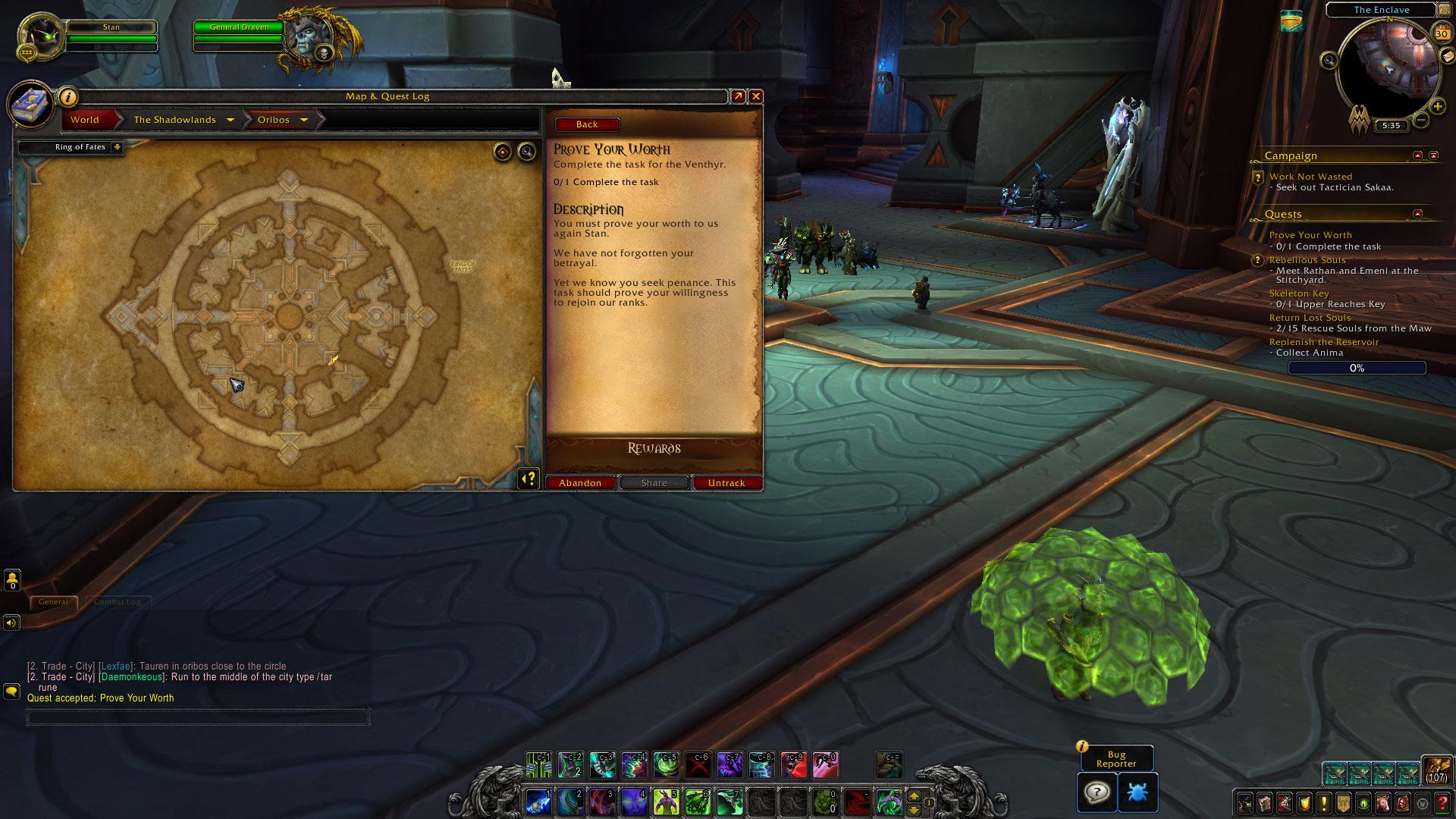The height and width of the screenshot is (819, 1456).
Task: Zoom out the minimap with the minus button
Action: click(x=1421, y=120)
